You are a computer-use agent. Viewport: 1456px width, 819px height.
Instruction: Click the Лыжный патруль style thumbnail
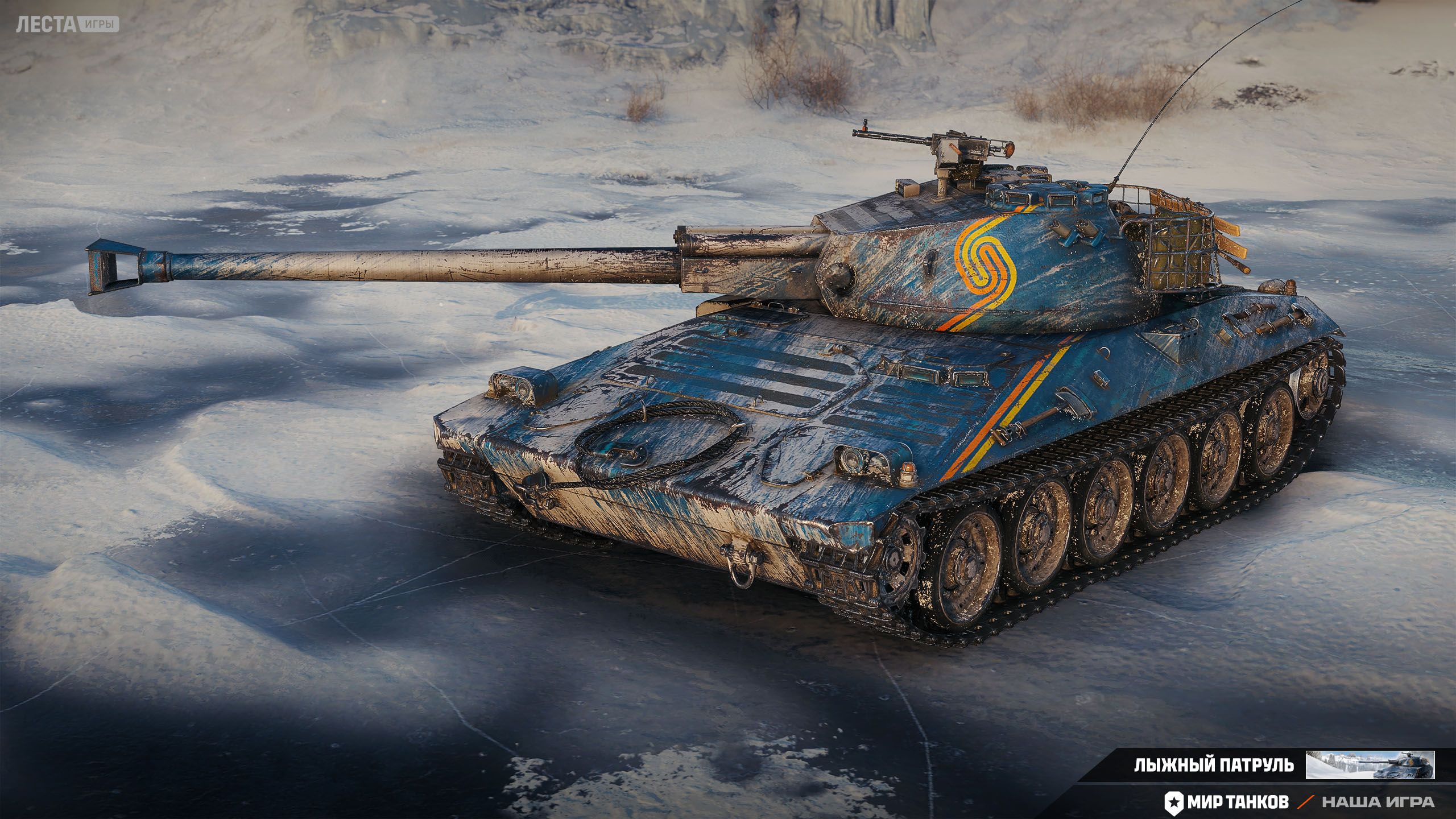click(1370, 765)
